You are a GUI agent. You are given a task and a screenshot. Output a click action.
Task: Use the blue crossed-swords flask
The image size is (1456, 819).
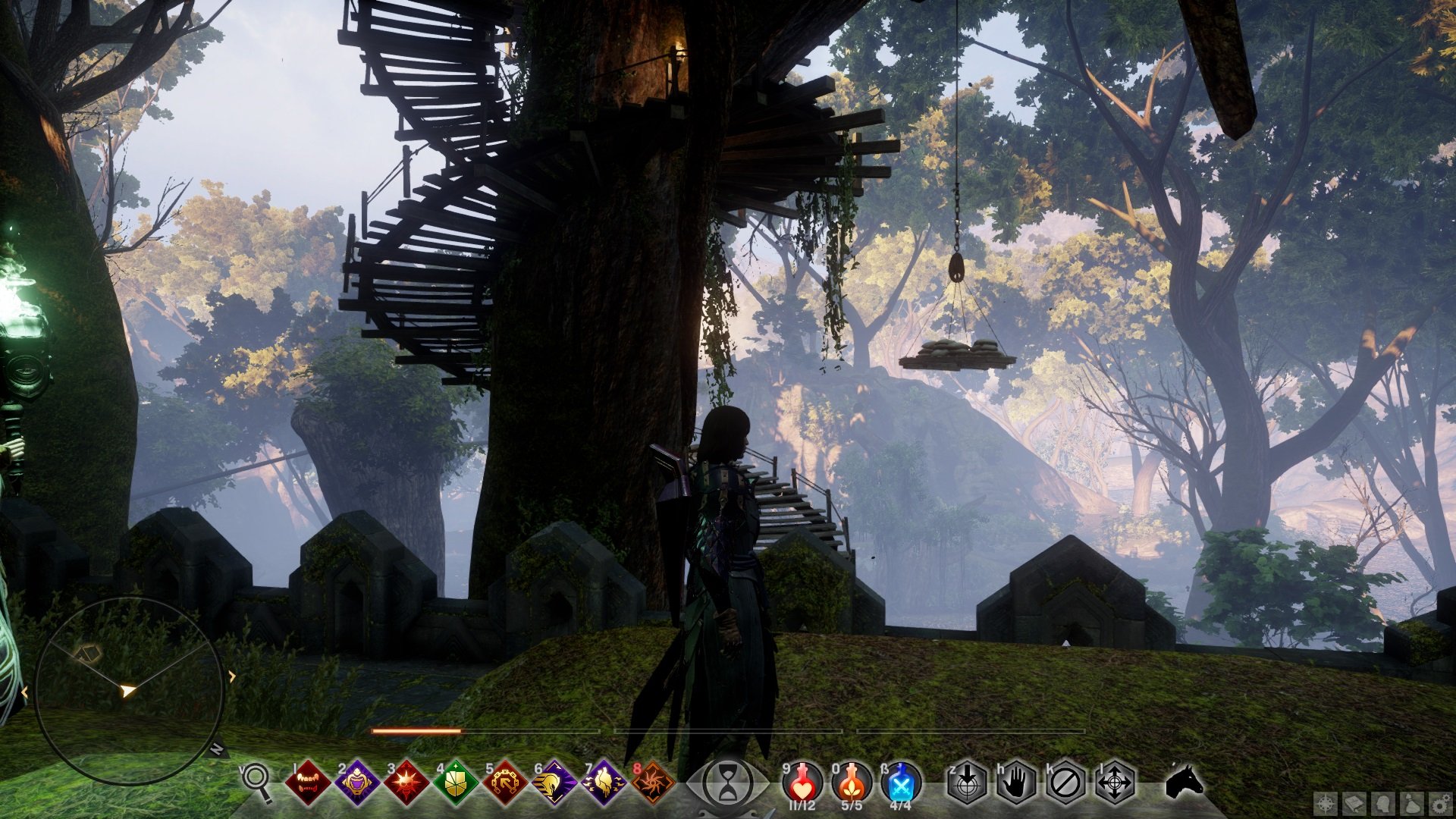[902, 781]
